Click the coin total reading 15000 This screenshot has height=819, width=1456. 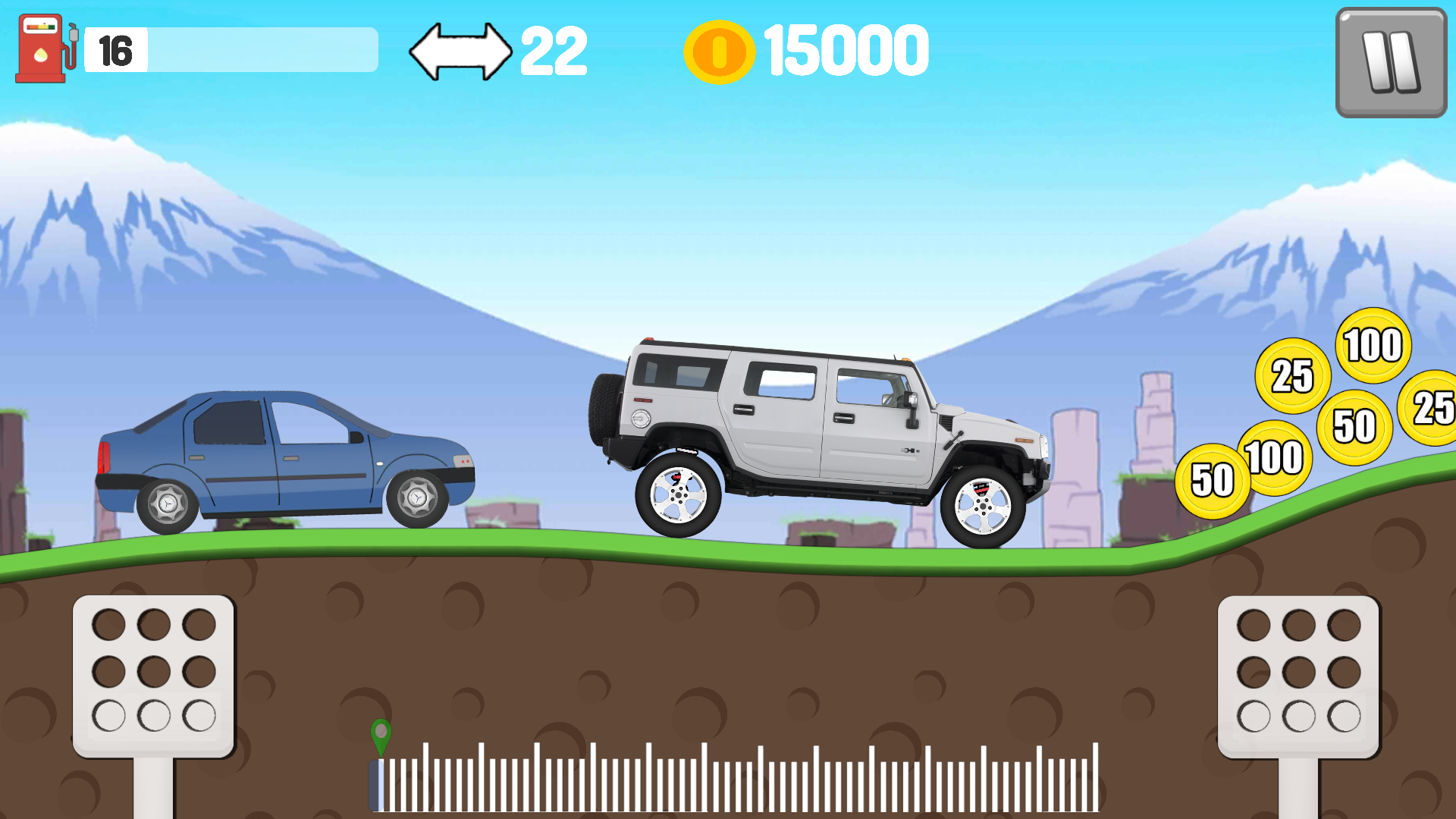point(842,49)
